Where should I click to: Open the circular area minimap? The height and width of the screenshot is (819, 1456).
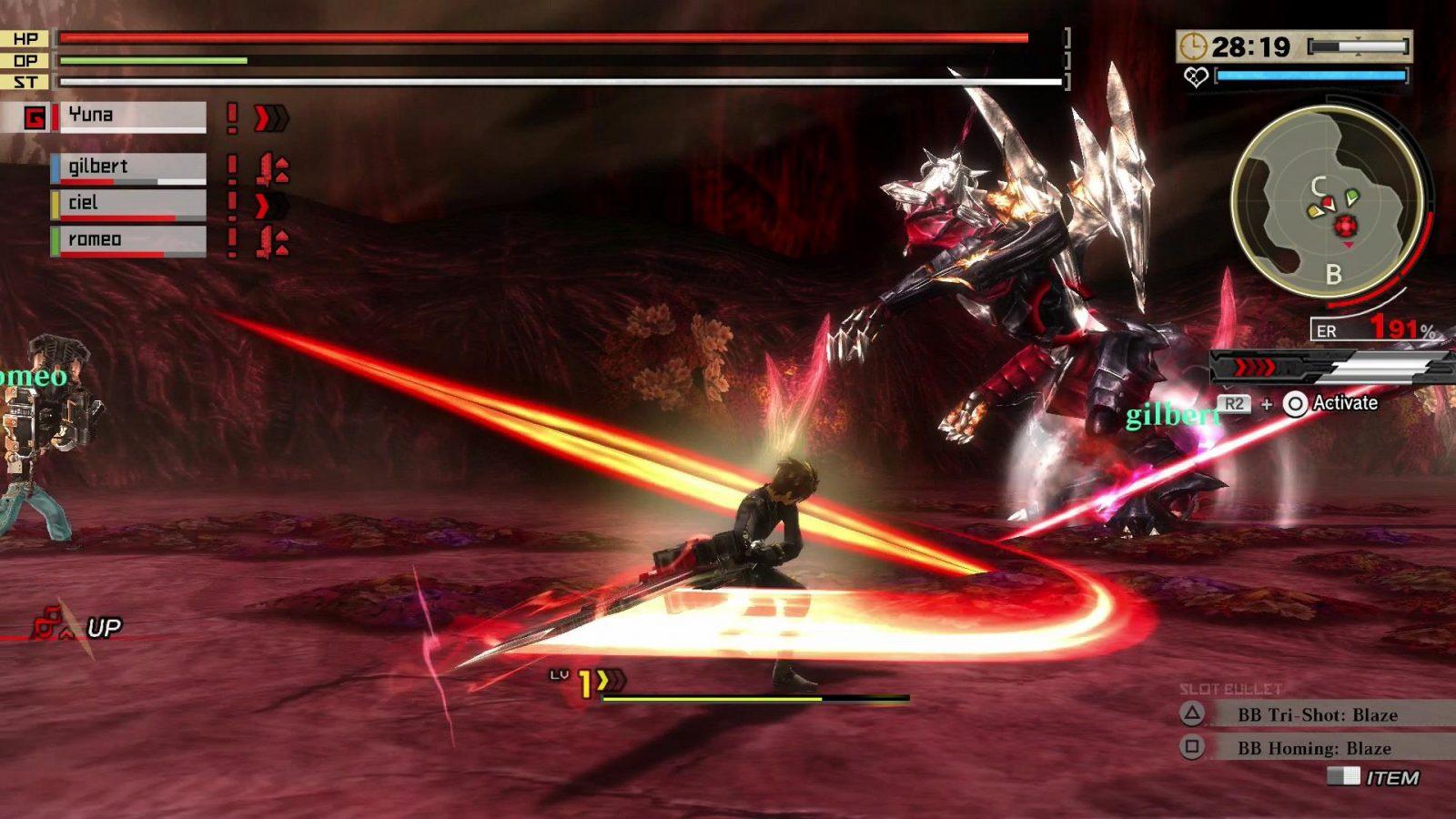tap(1327, 202)
